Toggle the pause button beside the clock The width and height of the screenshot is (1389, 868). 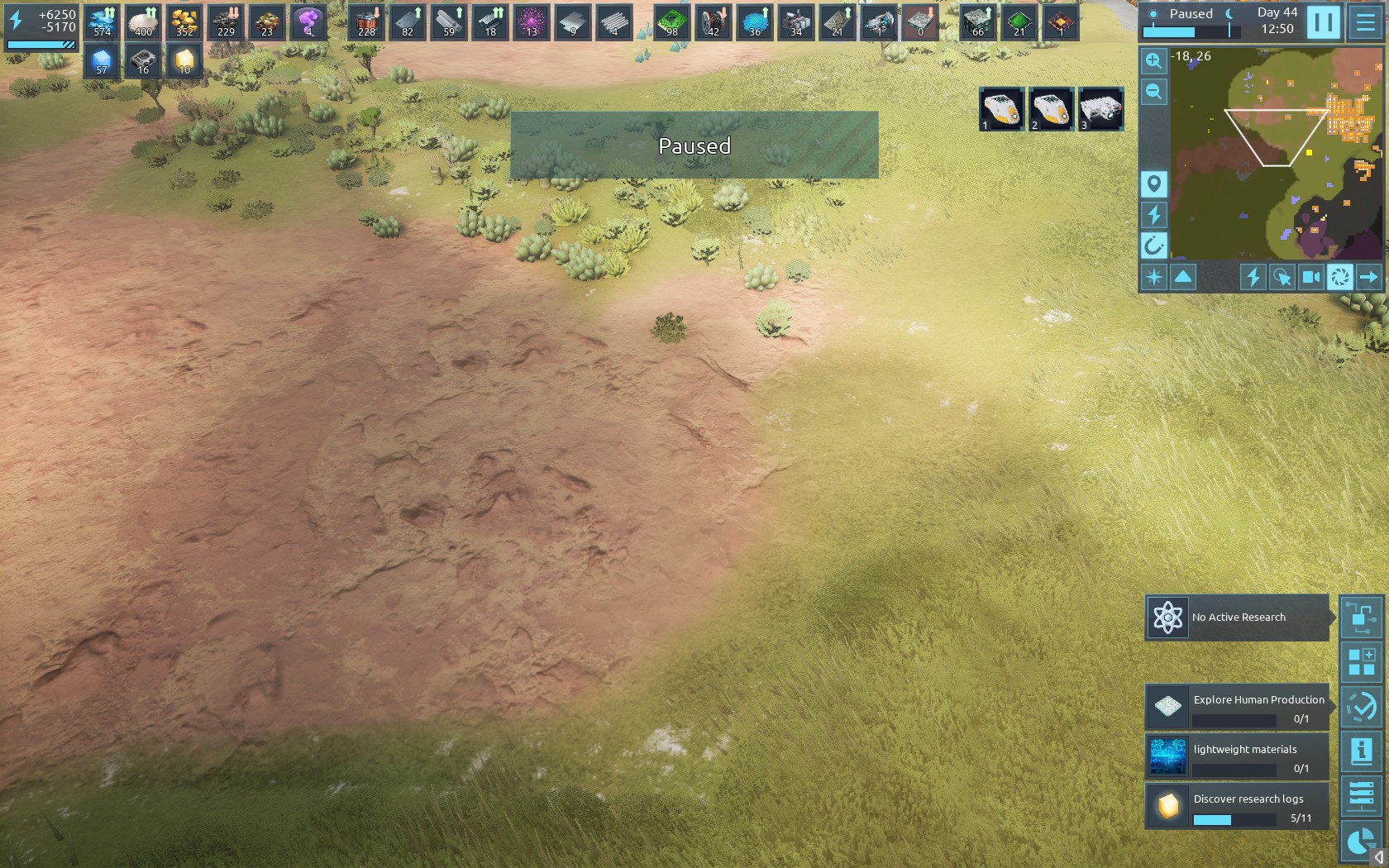click(x=1323, y=22)
